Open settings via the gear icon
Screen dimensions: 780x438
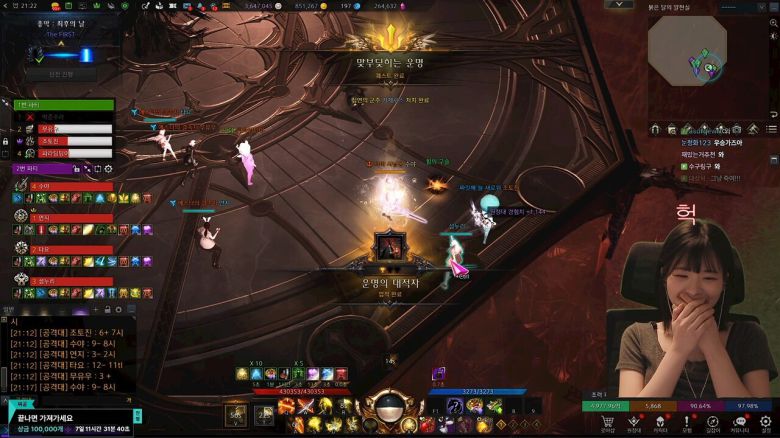[766, 422]
